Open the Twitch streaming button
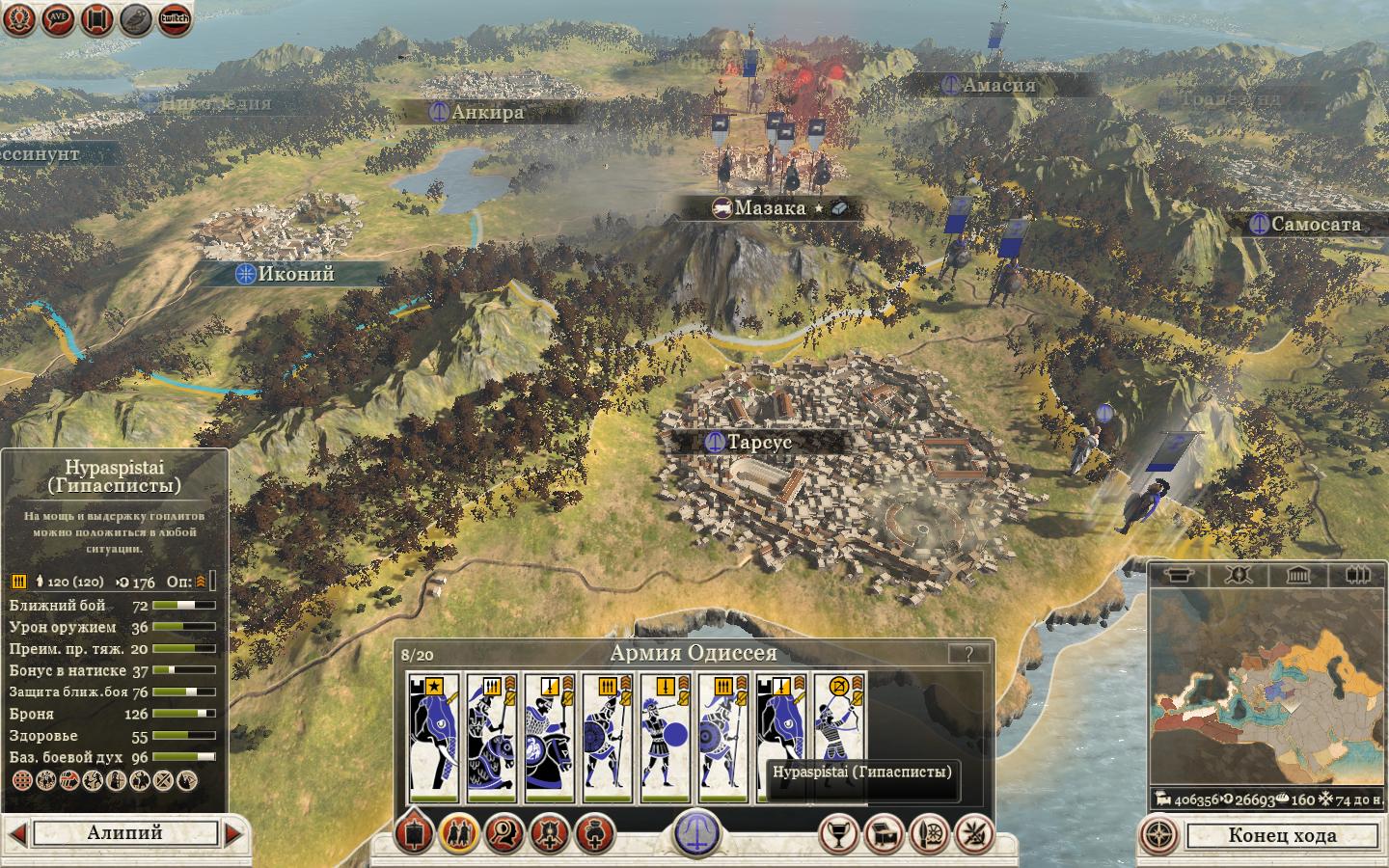The image size is (1389, 868). [174, 18]
